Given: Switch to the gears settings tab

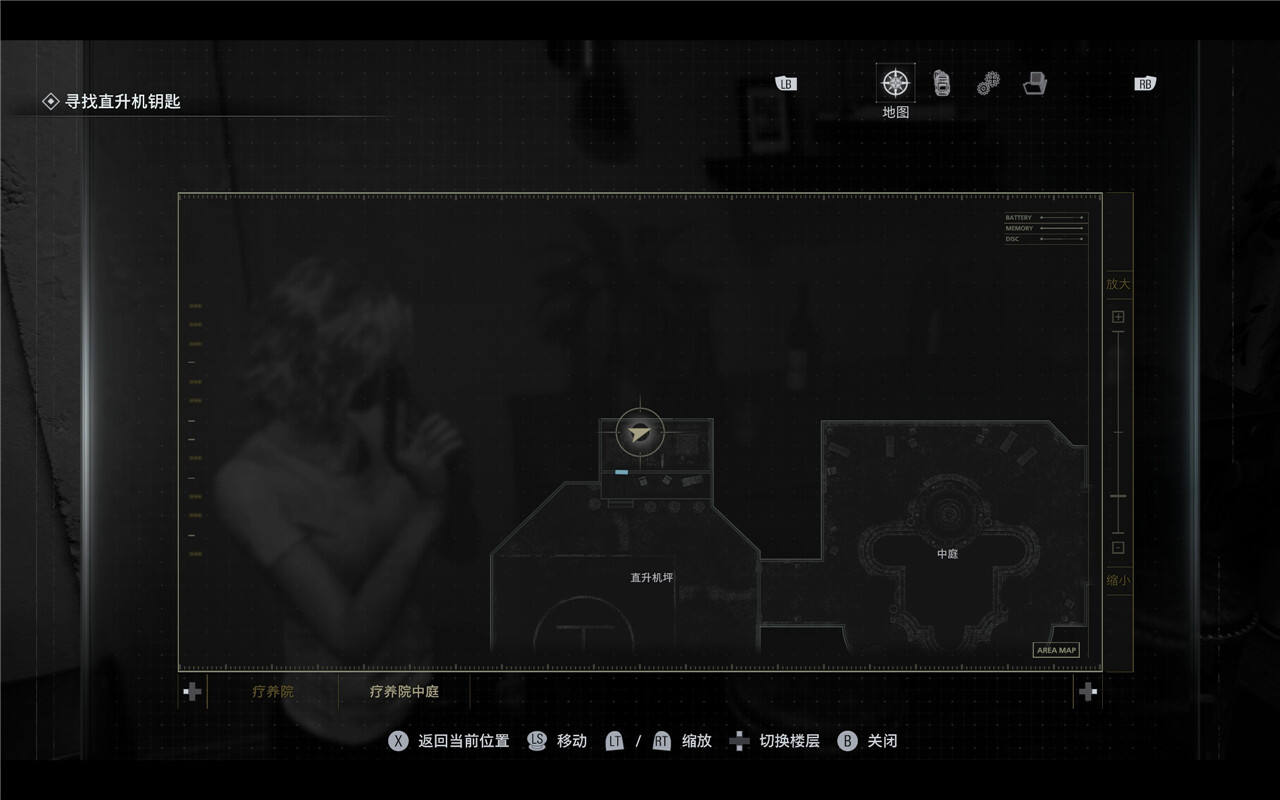Looking at the screenshot, I should pyautogui.click(x=988, y=83).
